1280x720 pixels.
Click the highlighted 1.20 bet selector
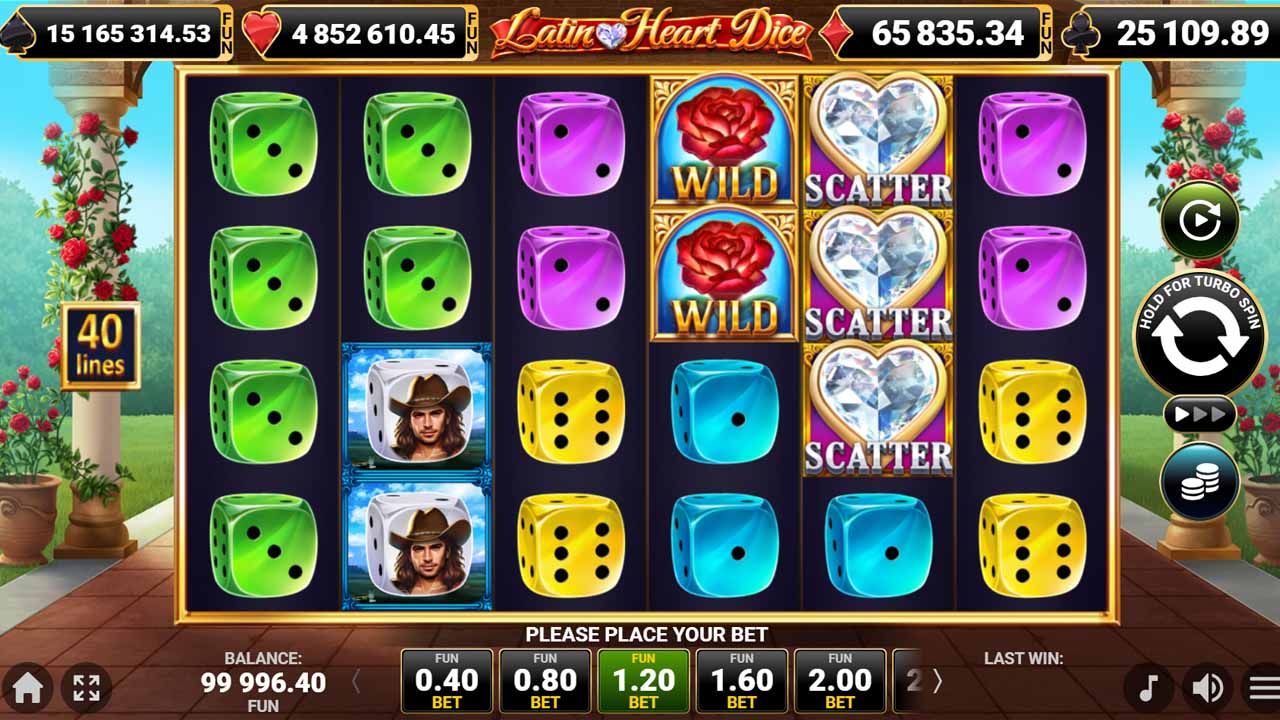643,678
